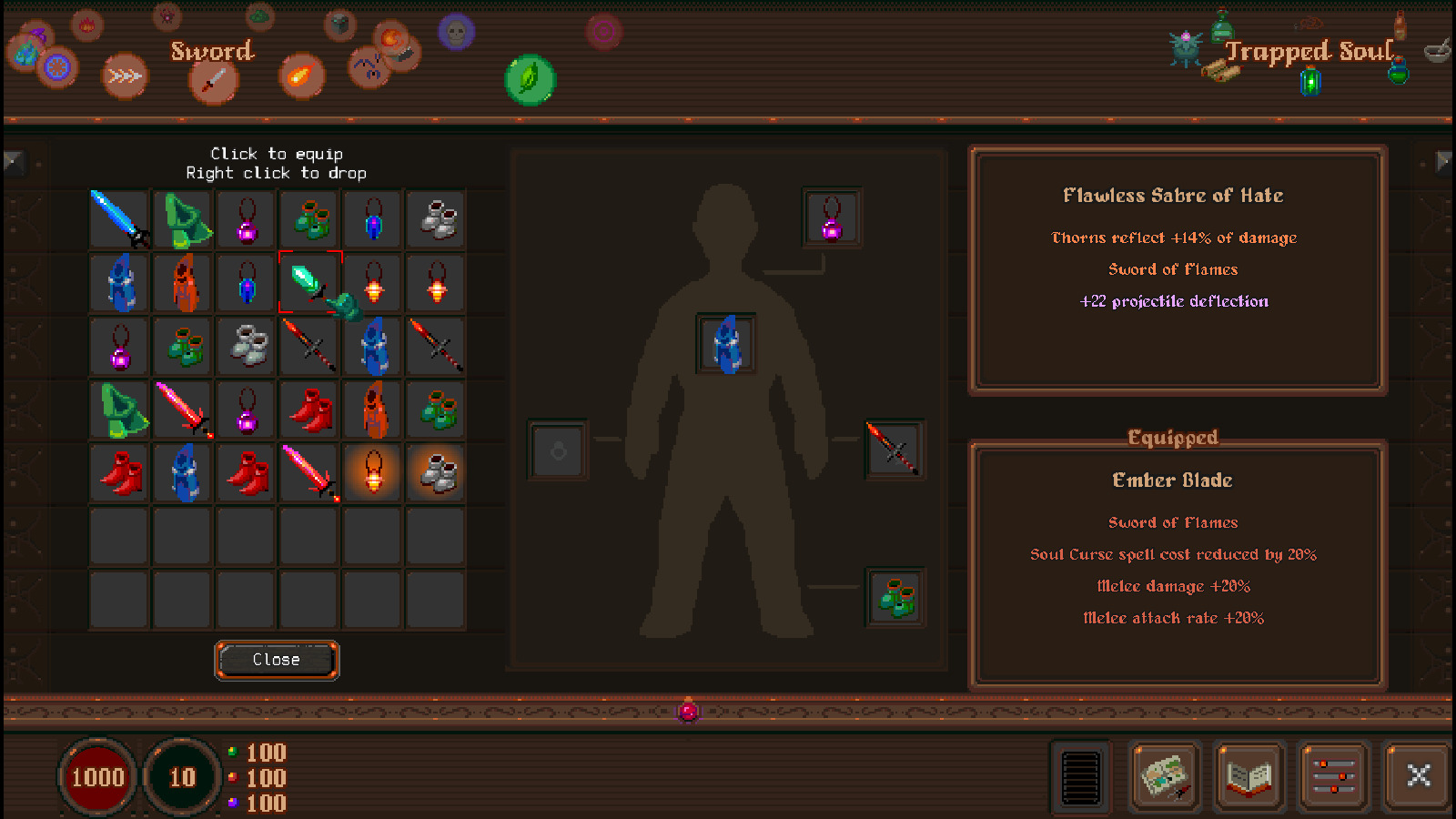Click the glowing orange lantern in inventory
Viewport: 1456px width, 819px height.
pos(373,472)
